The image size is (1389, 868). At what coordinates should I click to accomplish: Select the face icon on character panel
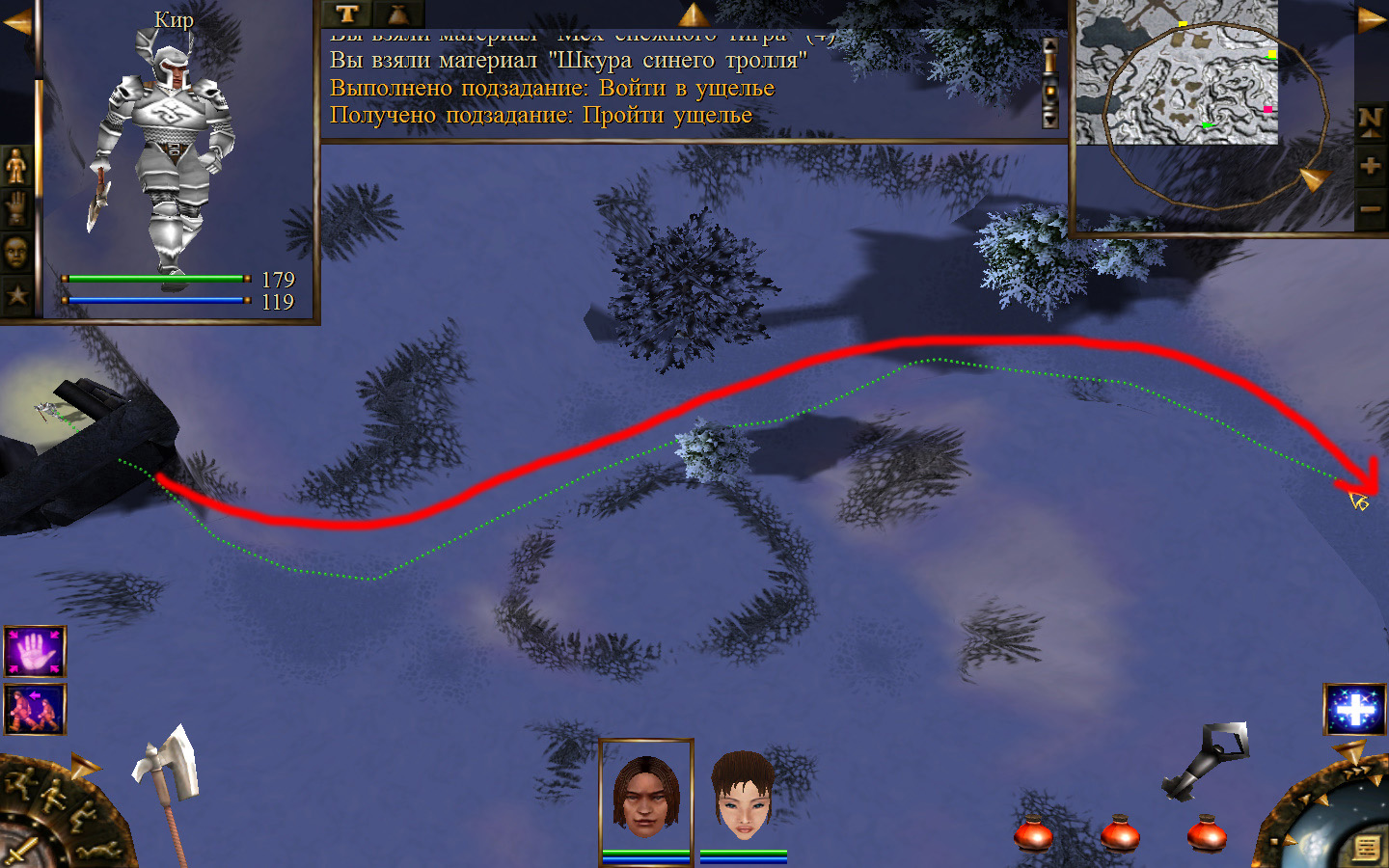tap(16, 253)
